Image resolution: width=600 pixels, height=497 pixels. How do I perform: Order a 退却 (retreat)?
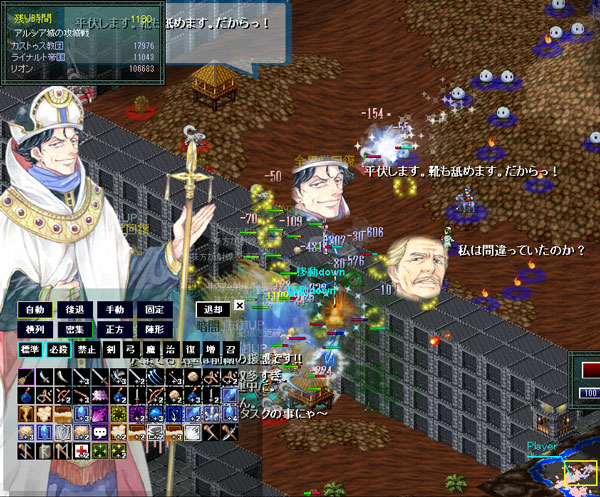click(x=209, y=309)
